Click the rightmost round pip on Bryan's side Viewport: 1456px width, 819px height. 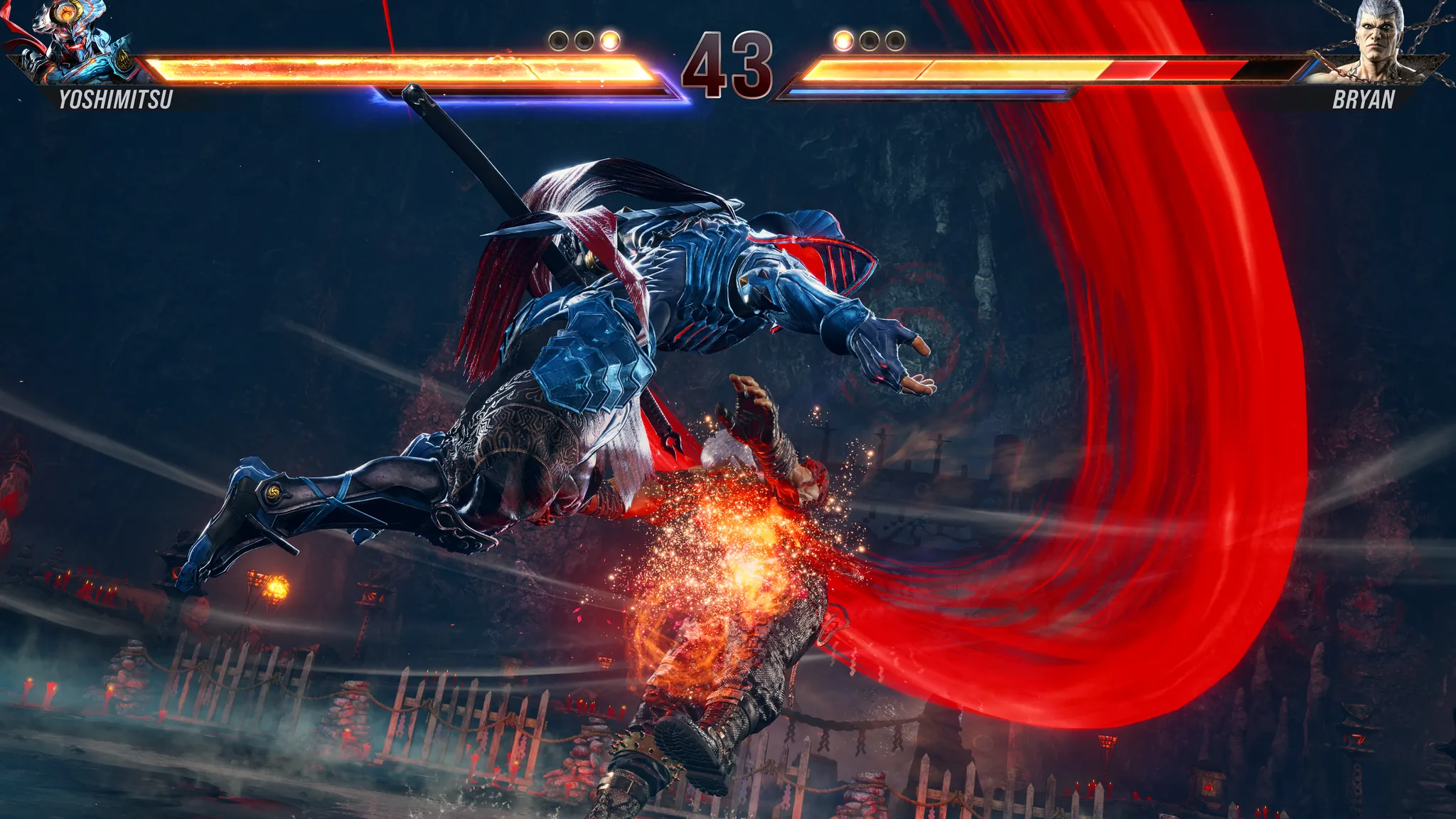coord(896,39)
